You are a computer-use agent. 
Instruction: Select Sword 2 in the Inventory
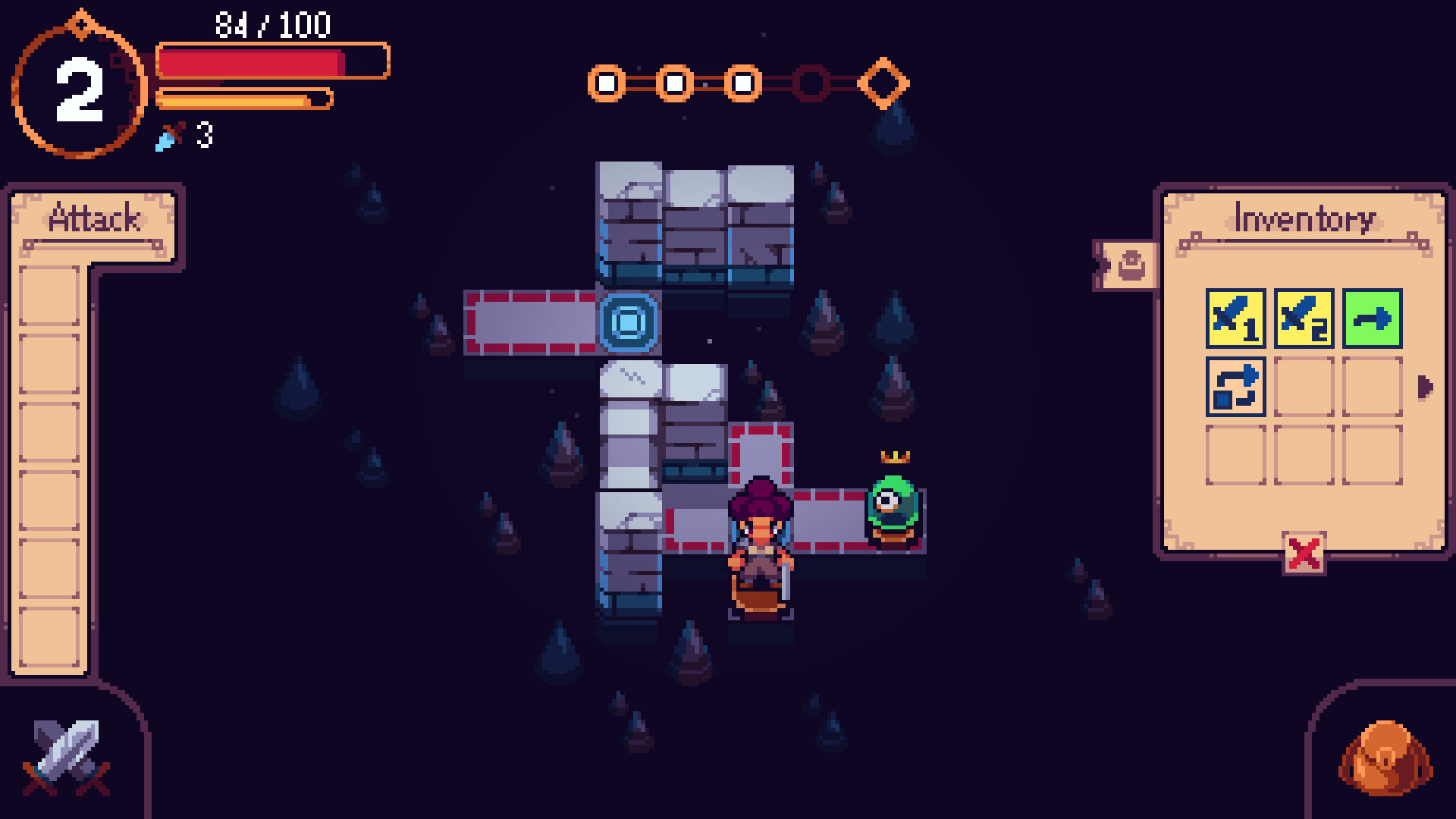(x=1303, y=318)
